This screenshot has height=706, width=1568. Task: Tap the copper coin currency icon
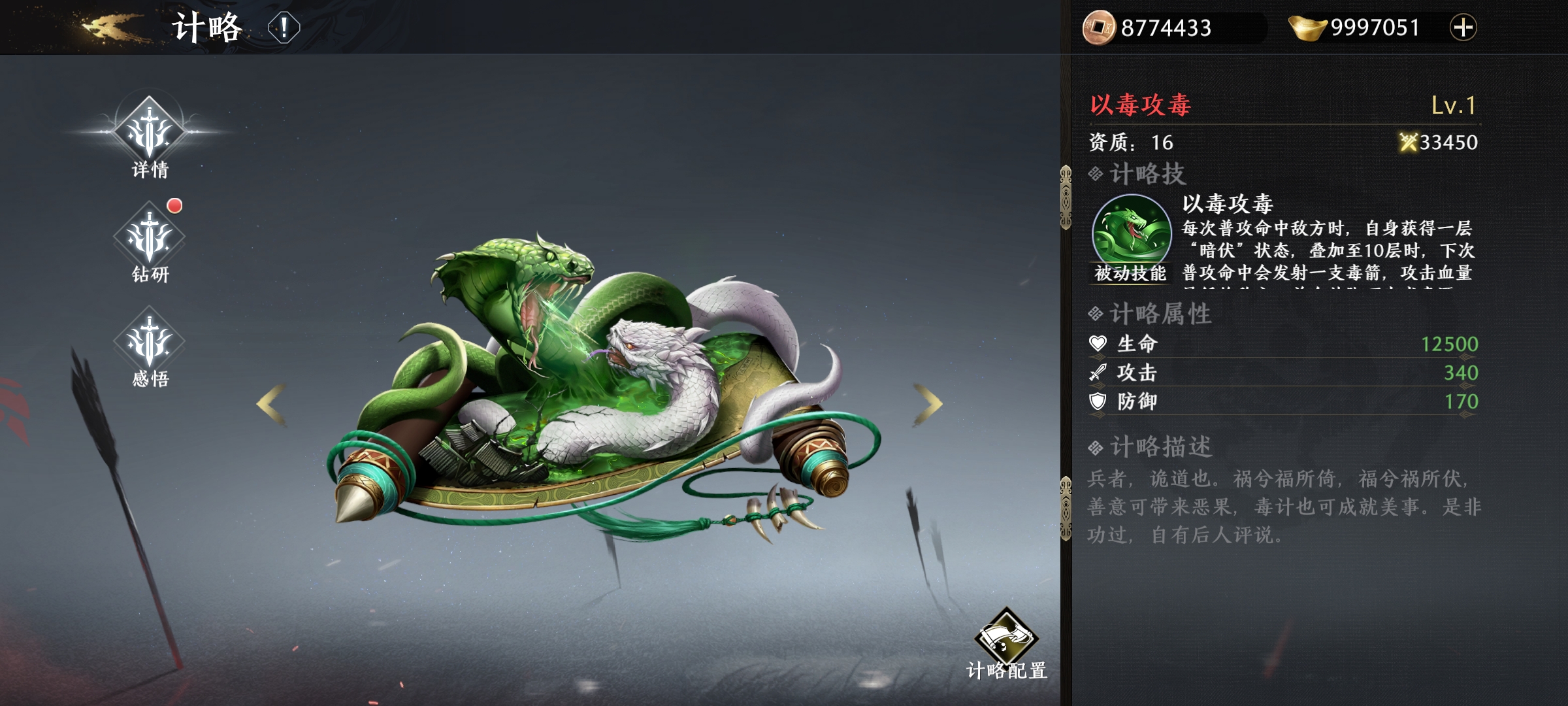pyautogui.click(x=1098, y=27)
